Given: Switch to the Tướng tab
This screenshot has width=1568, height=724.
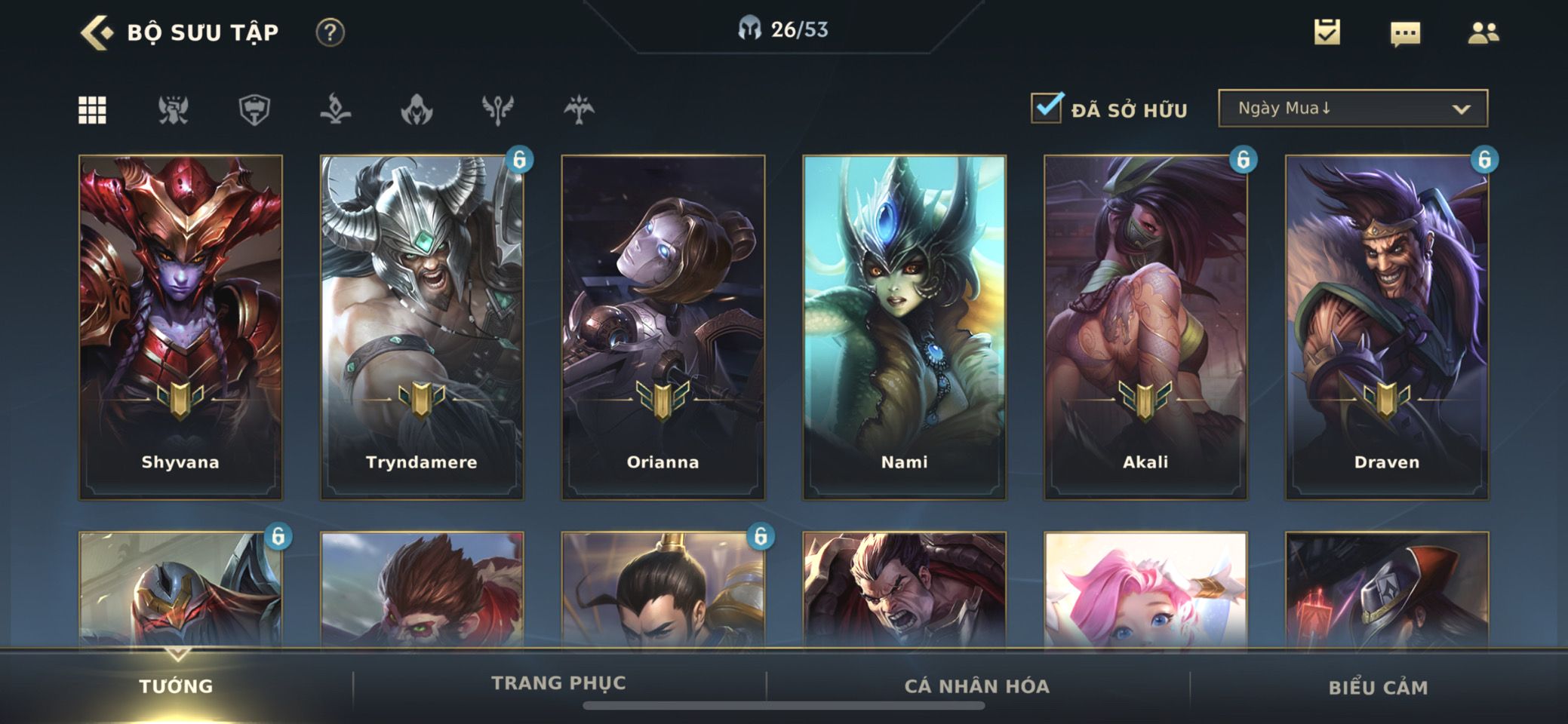Looking at the screenshot, I should (x=176, y=686).
